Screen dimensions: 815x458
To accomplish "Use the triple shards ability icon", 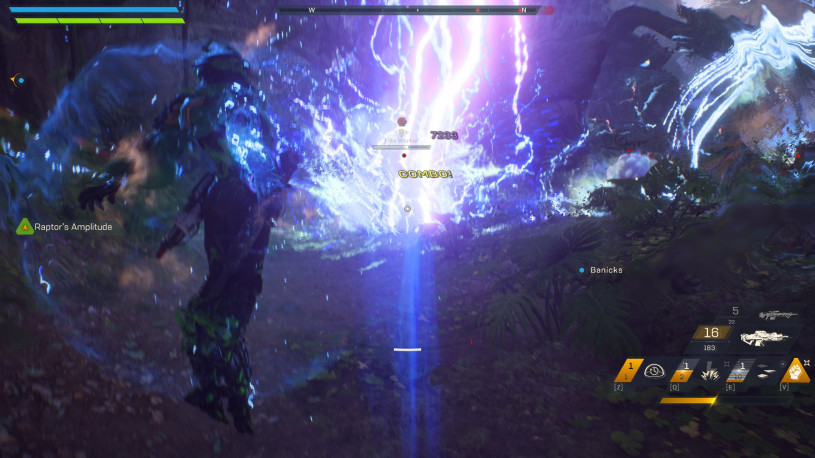I will (x=765, y=371).
